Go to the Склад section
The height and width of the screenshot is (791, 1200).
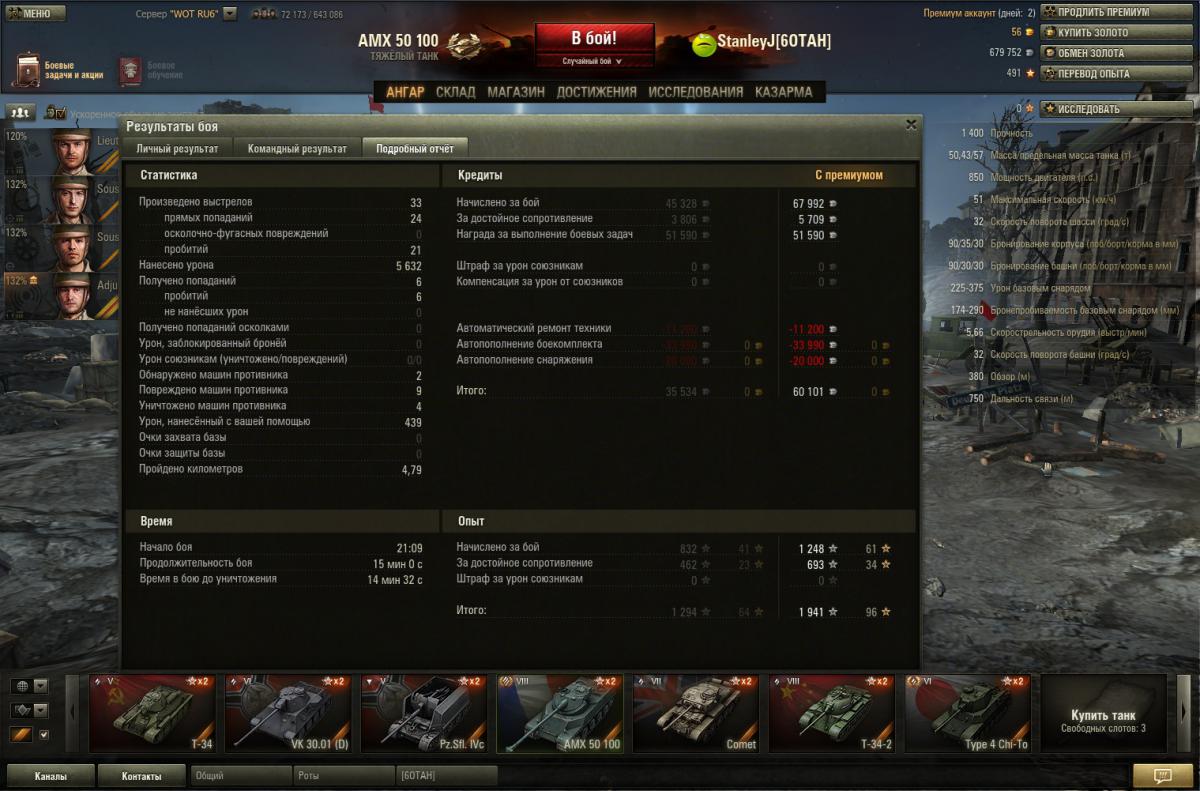point(455,92)
